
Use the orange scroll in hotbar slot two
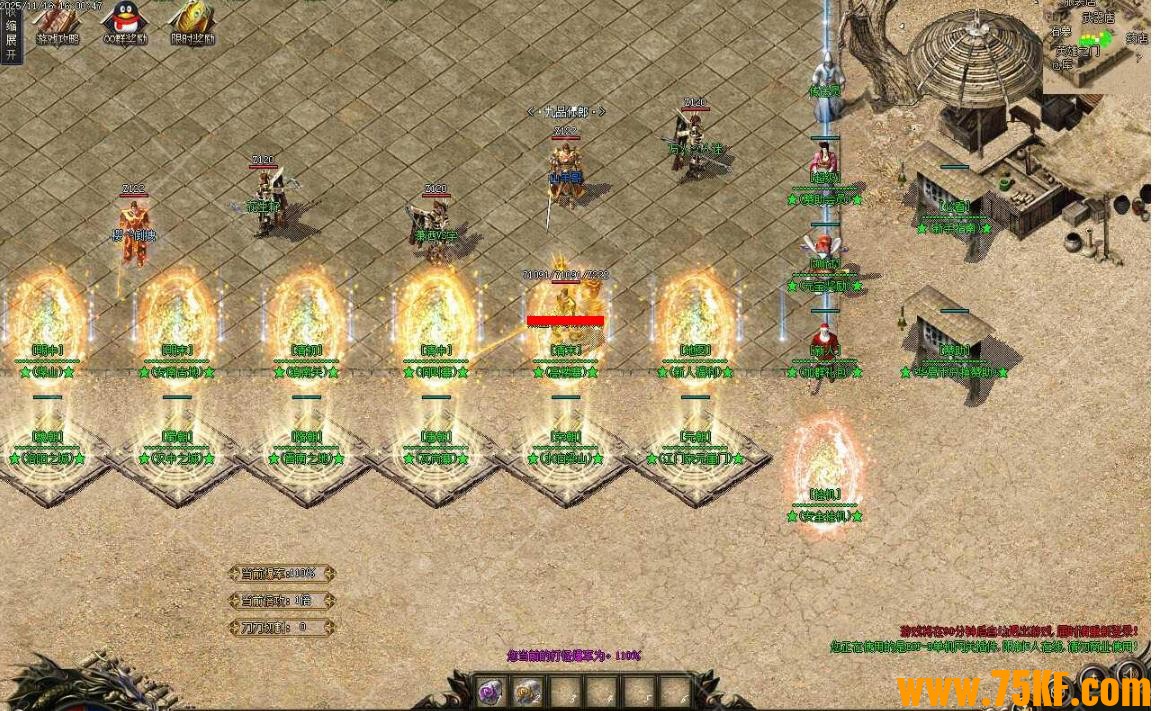(x=526, y=690)
